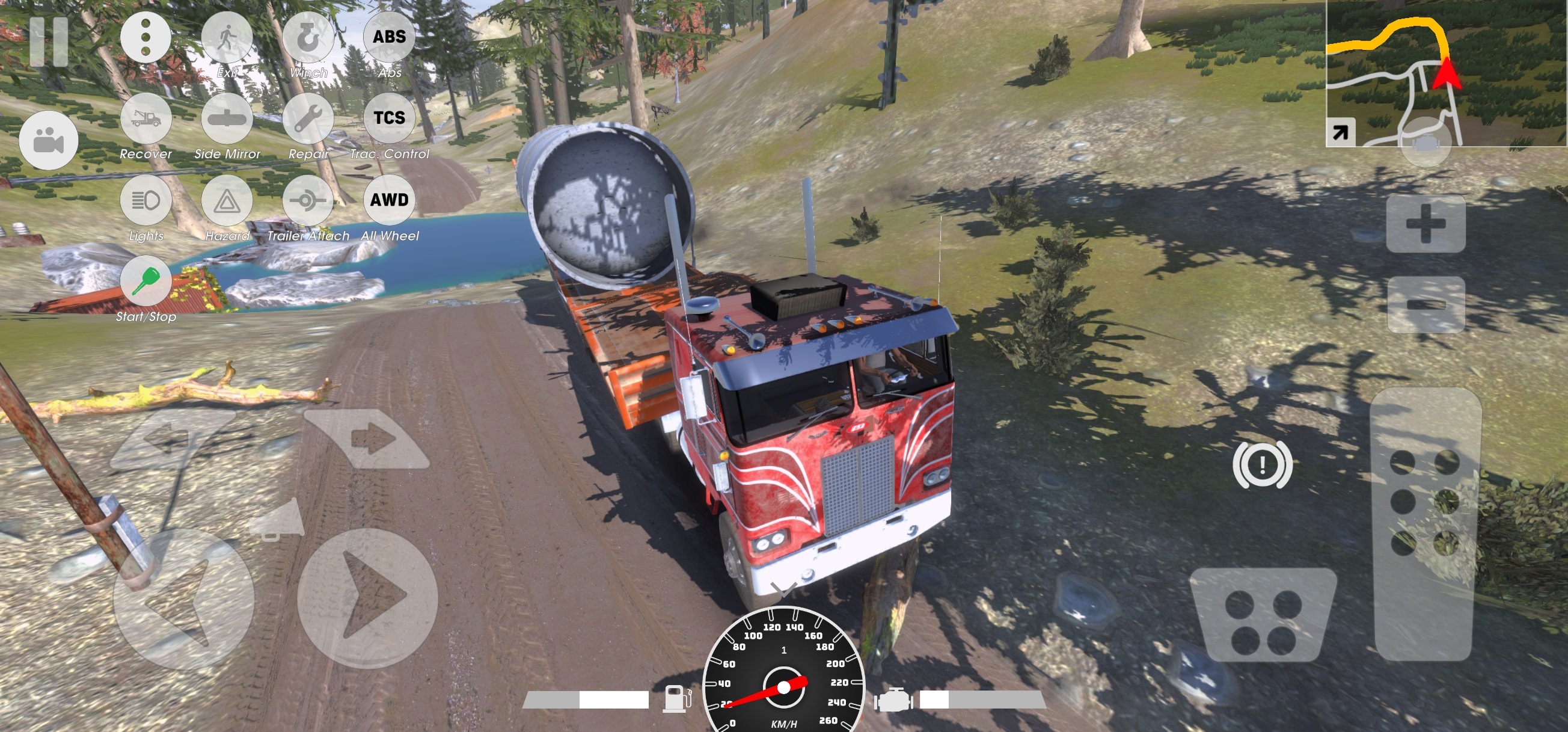Pause the game
This screenshot has height=732, width=1568.
coord(49,42)
